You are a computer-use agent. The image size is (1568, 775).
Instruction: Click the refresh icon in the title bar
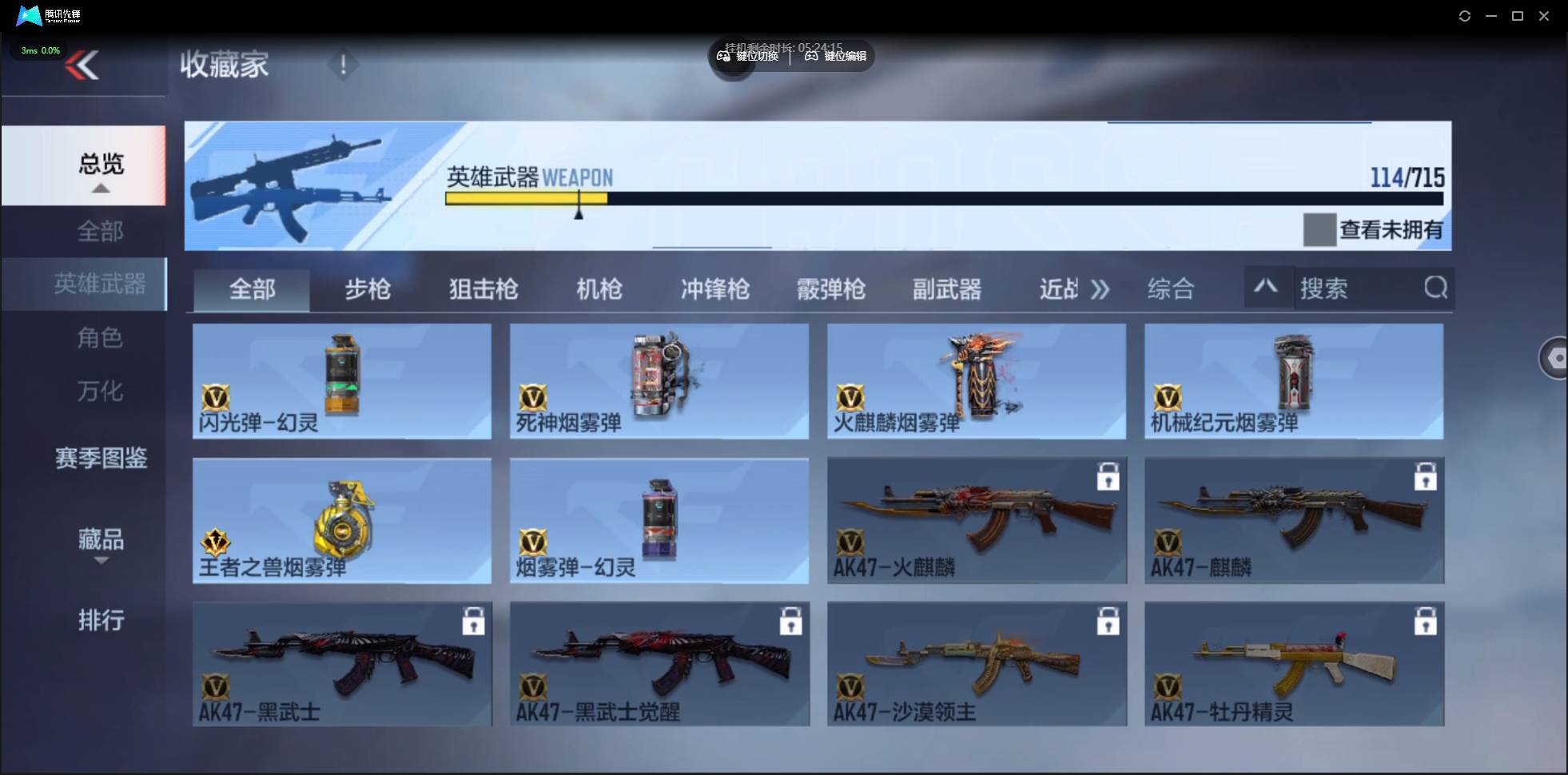tap(1465, 15)
